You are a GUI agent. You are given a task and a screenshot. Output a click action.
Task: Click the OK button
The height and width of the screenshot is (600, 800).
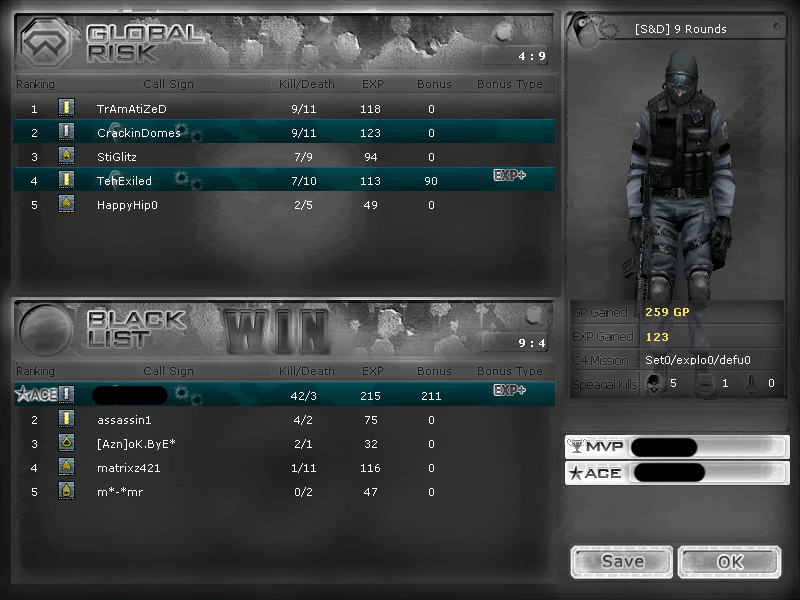click(x=727, y=562)
